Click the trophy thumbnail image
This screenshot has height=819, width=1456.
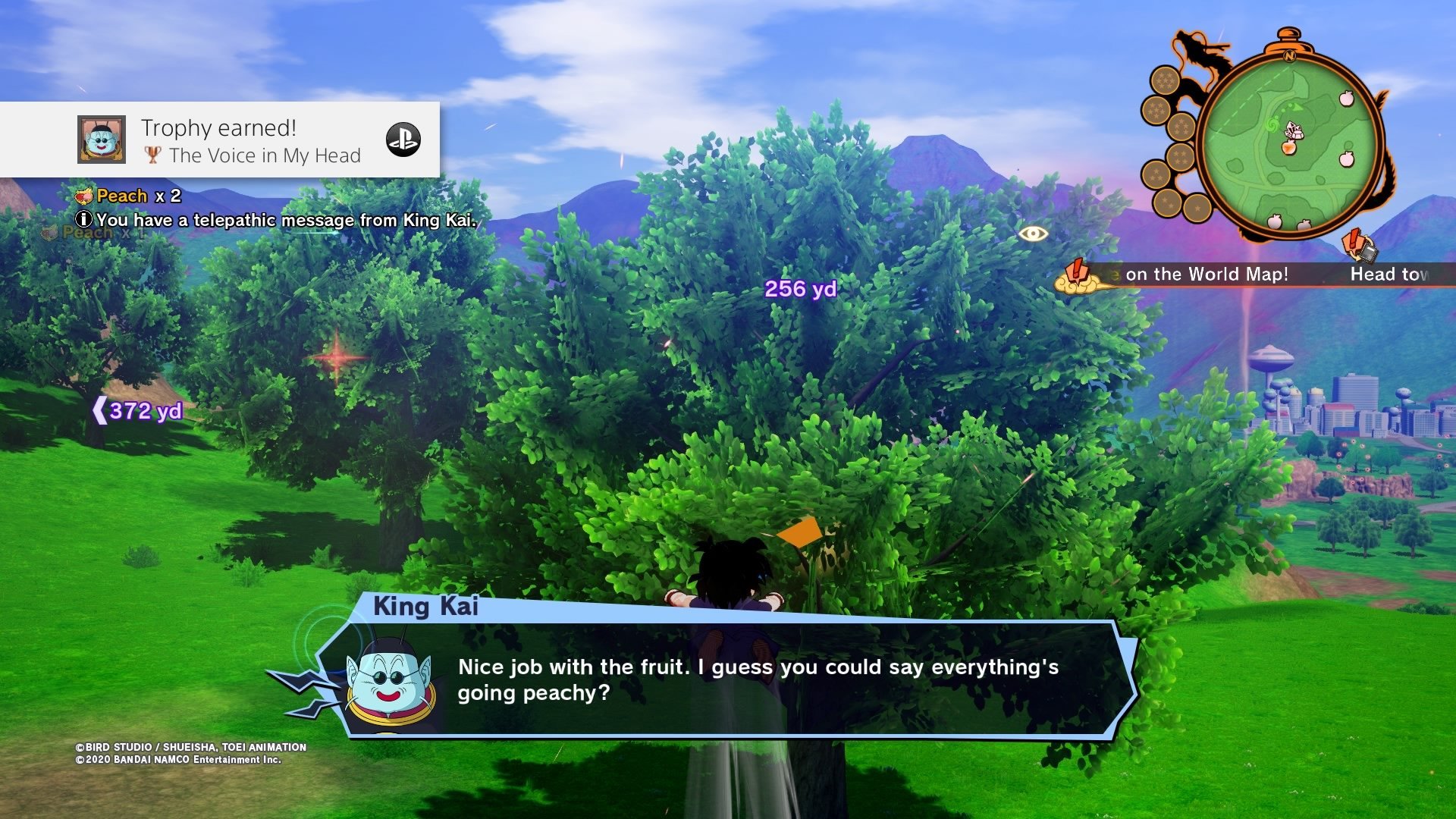point(101,140)
